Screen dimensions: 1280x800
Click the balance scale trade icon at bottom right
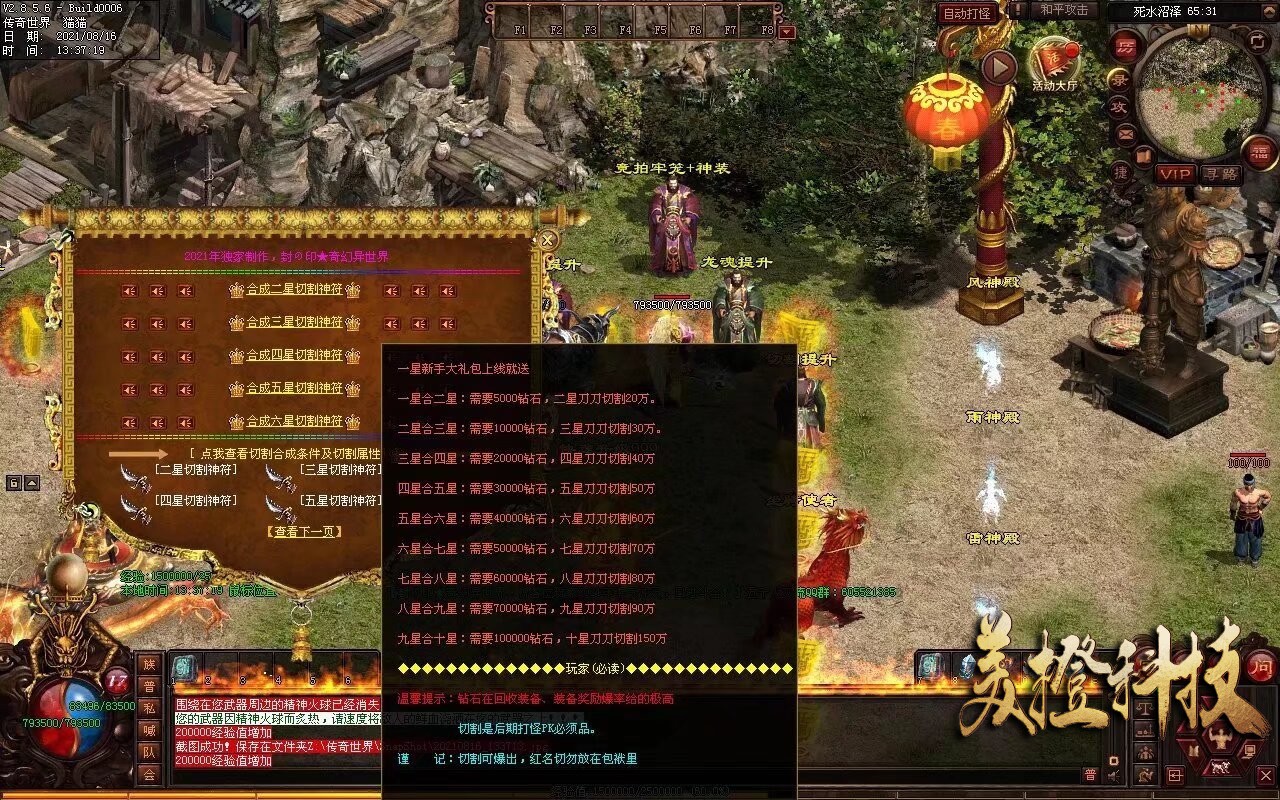[x=1145, y=708]
